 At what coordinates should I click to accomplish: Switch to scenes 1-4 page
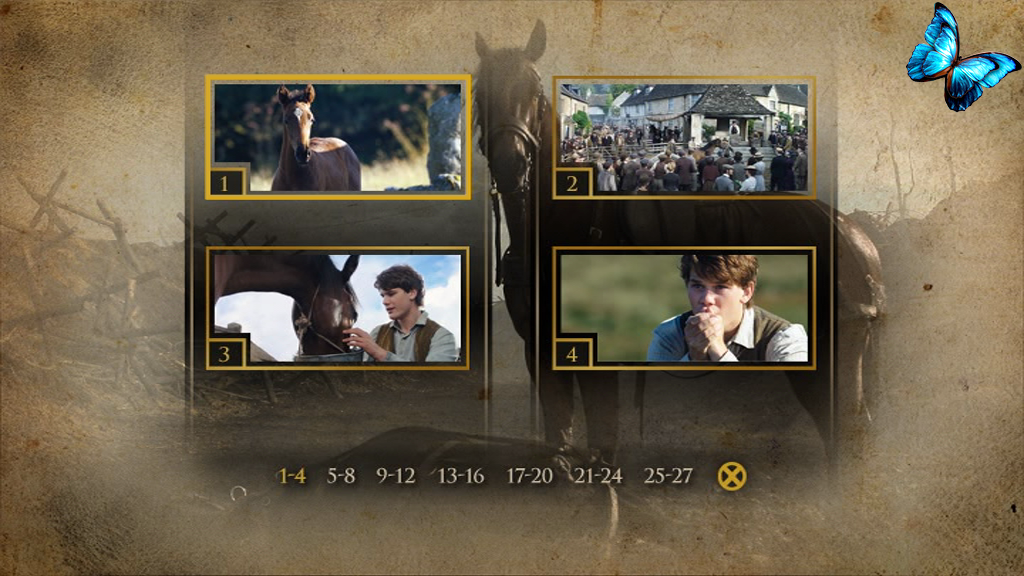292,476
